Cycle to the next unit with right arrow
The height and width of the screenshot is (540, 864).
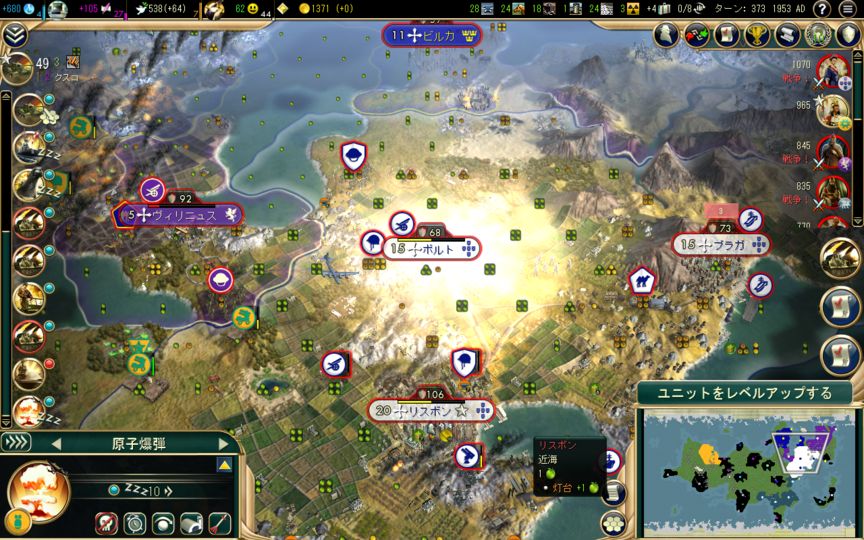(224, 443)
